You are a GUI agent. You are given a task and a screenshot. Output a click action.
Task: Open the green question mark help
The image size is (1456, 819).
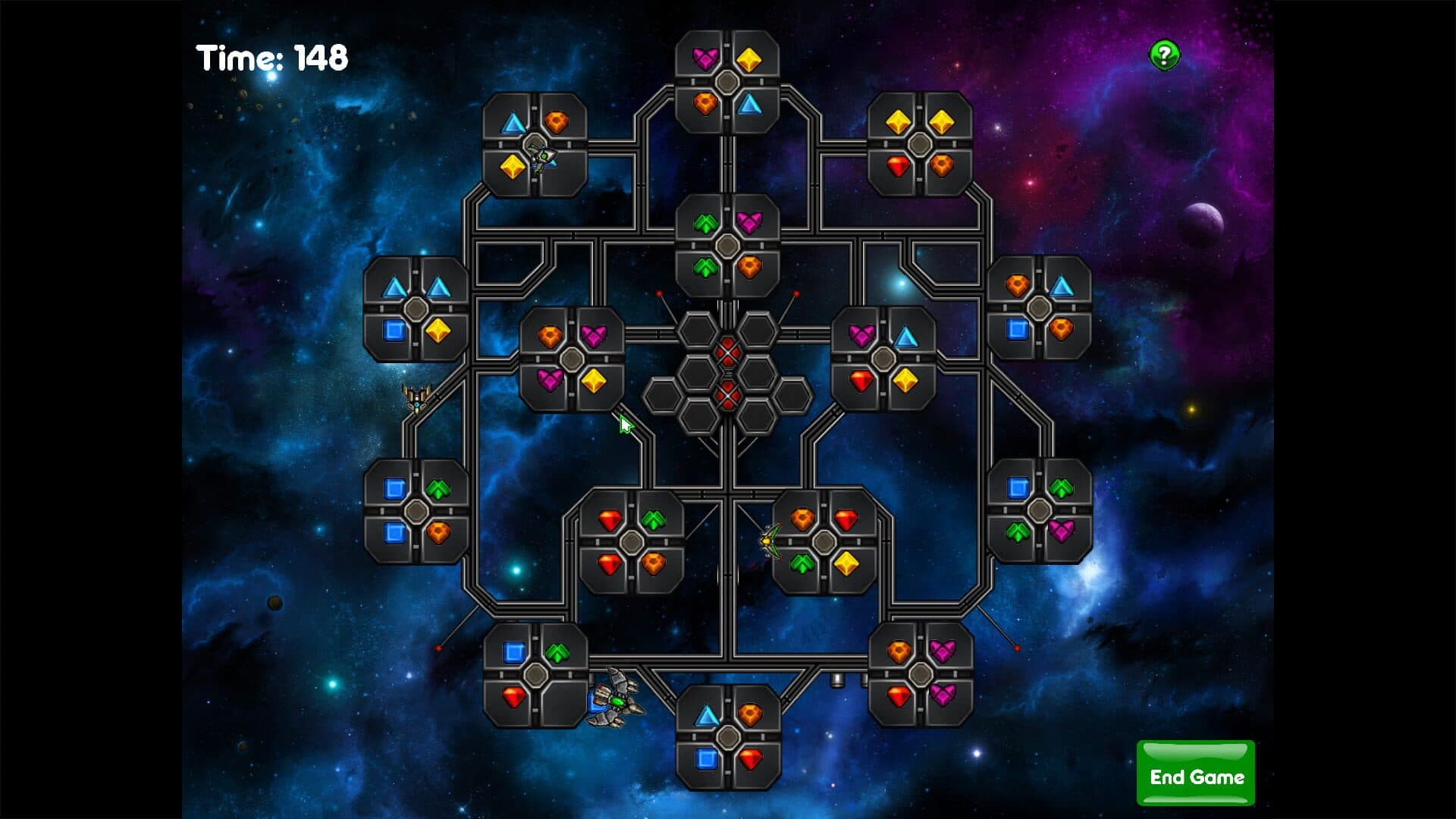[x=1165, y=55]
